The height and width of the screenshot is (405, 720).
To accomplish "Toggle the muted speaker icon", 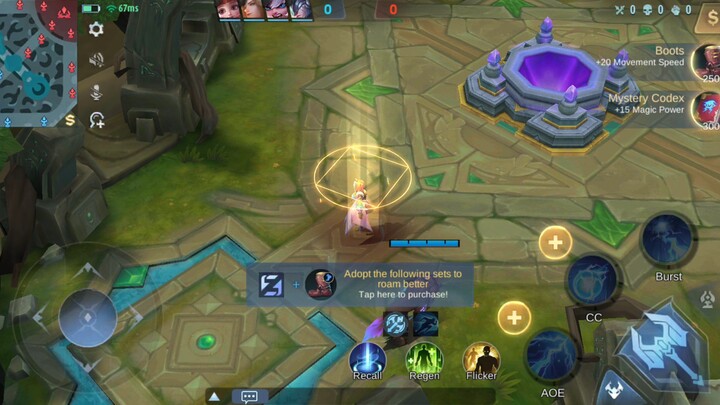I will [x=96, y=60].
